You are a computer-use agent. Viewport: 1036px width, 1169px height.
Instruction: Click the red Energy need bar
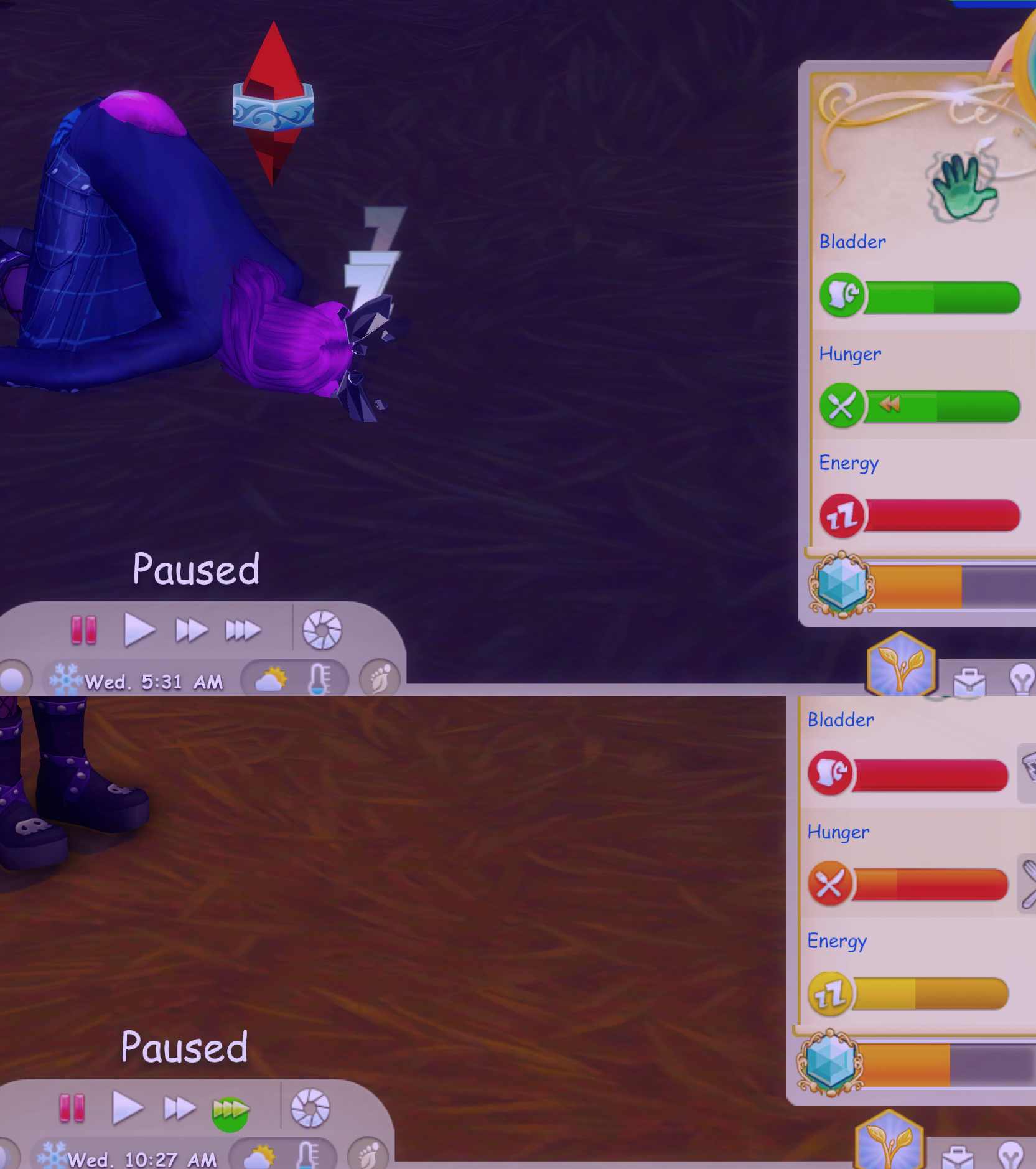click(x=942, y=515)
